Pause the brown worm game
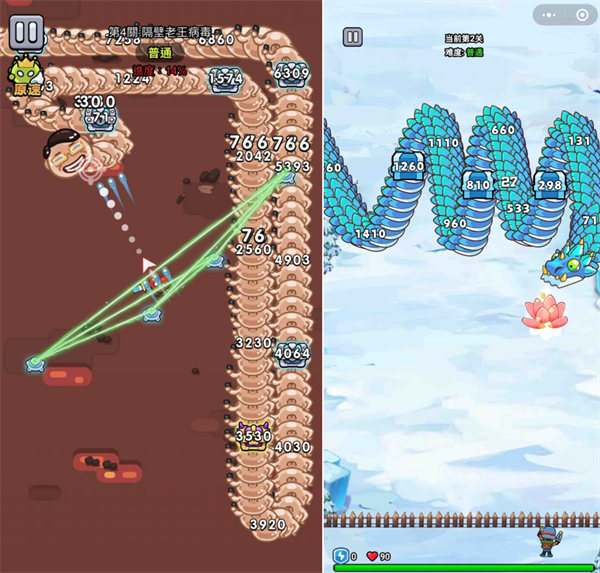 click(x=26, y=31)
